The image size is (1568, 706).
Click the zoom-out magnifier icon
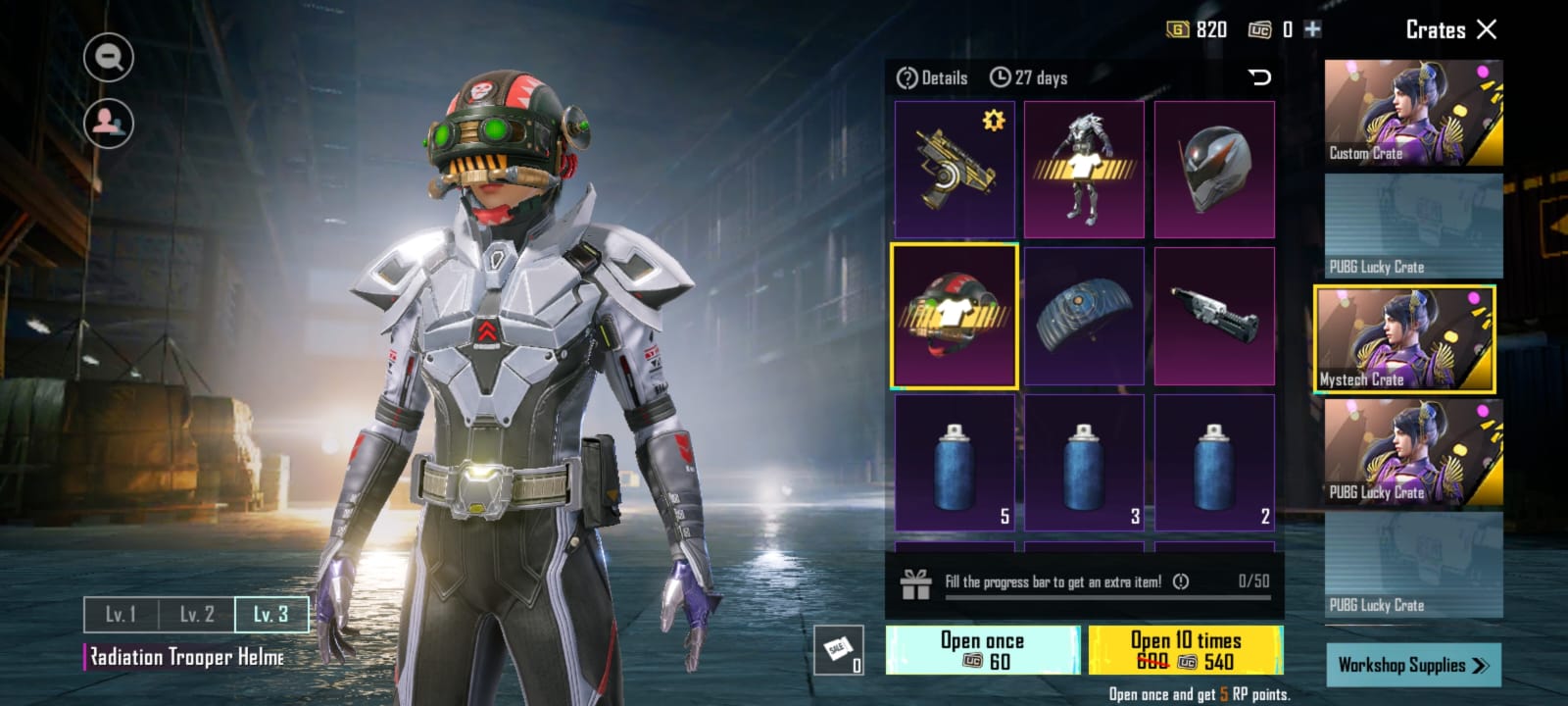pos(109,58)
